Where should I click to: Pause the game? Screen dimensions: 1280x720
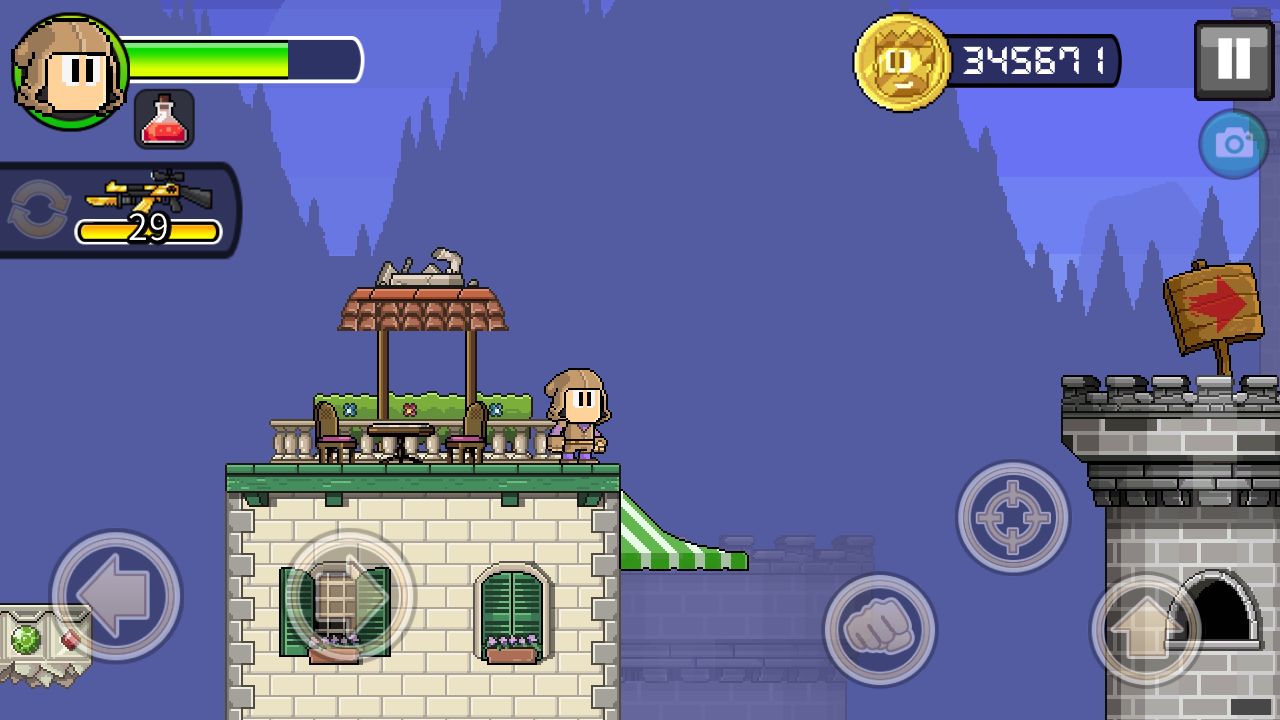(1233, 60)
